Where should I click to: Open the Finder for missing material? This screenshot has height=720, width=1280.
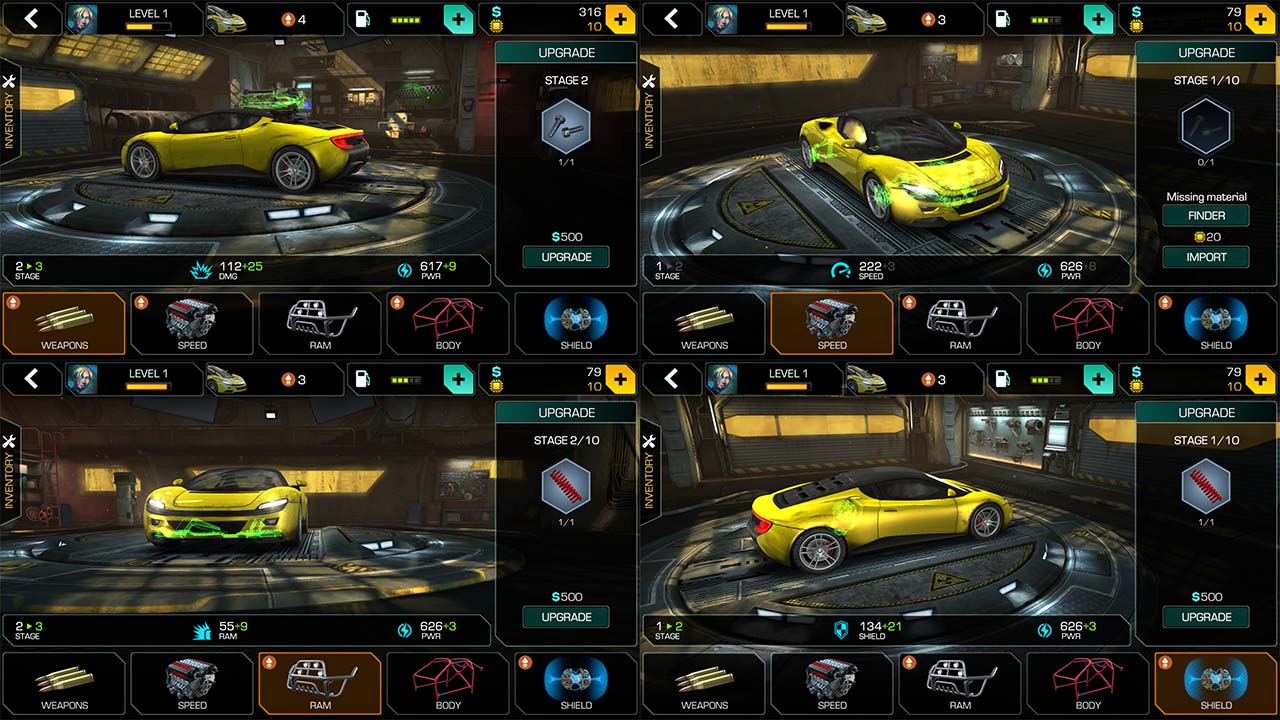[1206, 216]
